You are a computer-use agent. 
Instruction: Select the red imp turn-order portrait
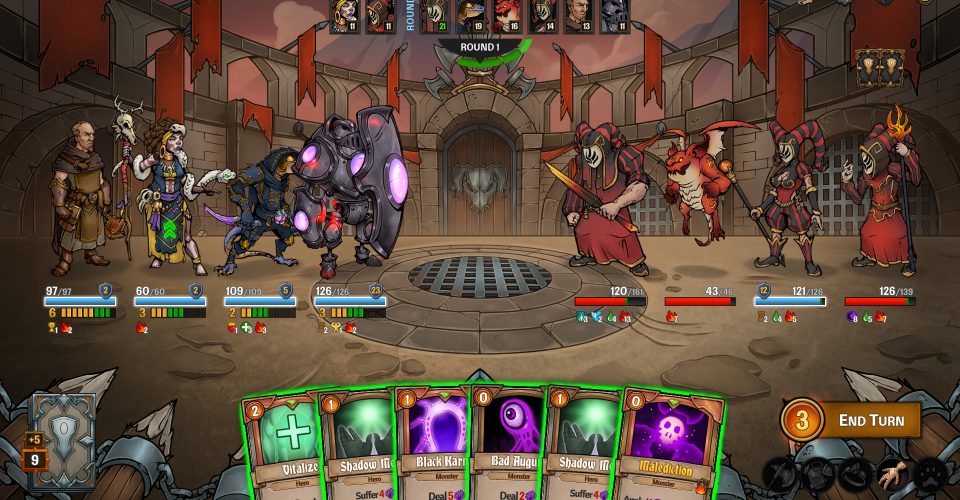click(x=505, y=16)
